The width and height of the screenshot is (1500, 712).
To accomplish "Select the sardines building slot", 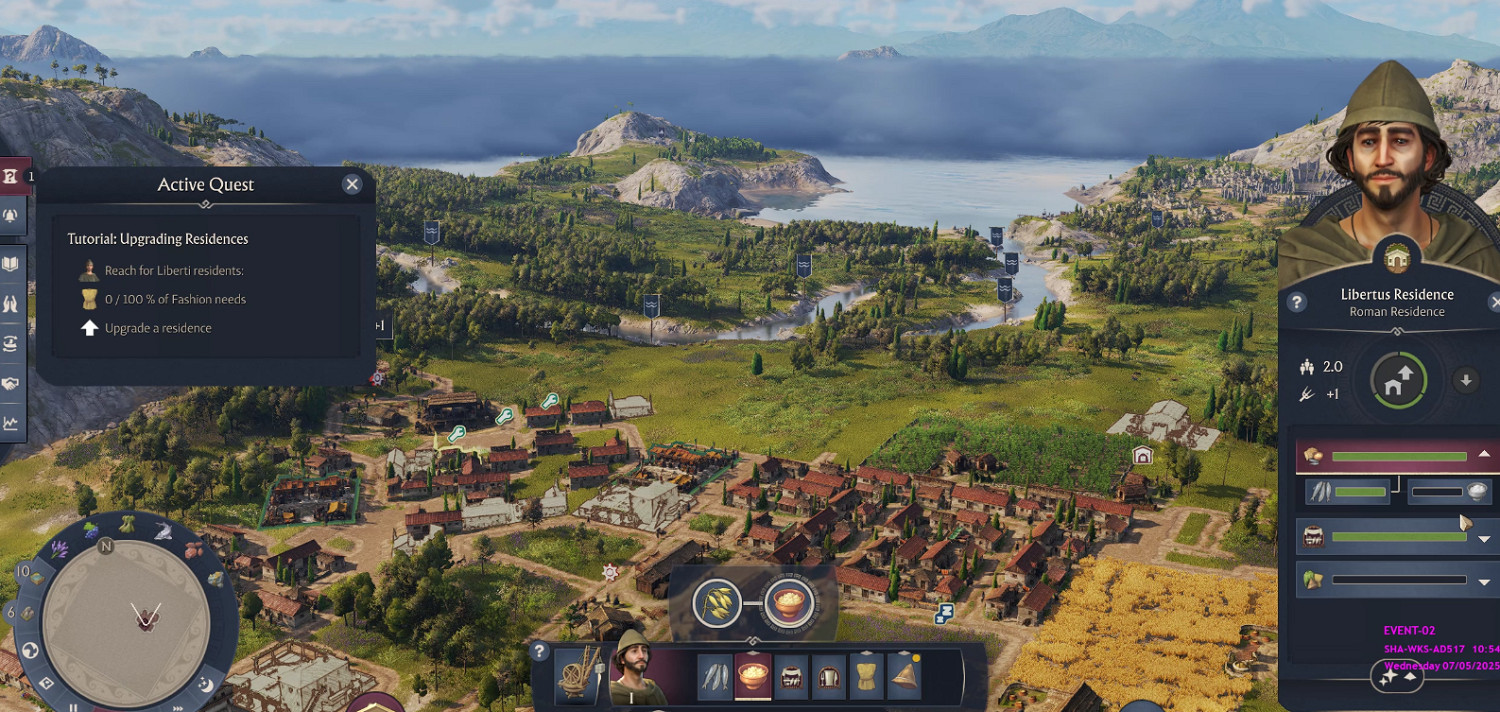I will click(715, 677).
